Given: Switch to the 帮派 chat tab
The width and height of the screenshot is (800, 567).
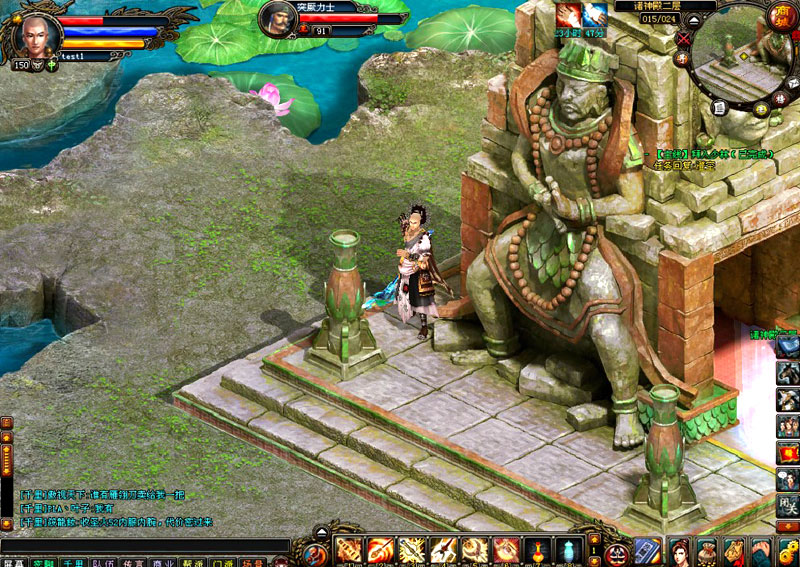Looking at the screenshot, I should coord(193,563).
